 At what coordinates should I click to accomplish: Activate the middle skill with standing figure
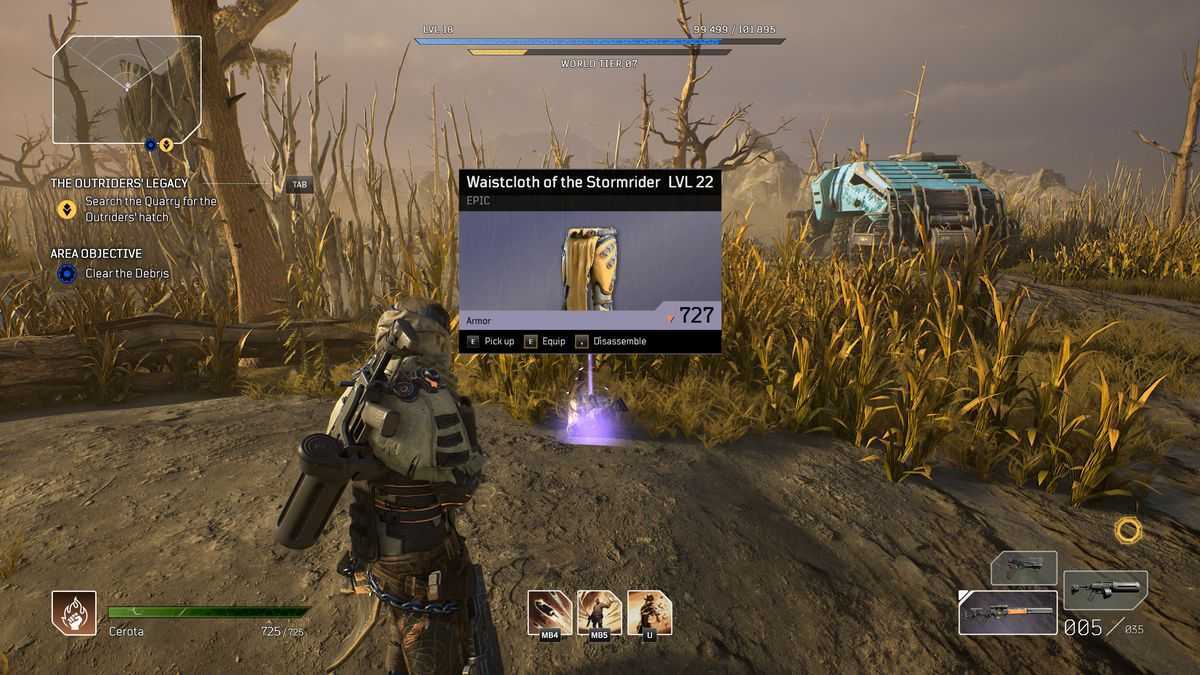[599, 611]
